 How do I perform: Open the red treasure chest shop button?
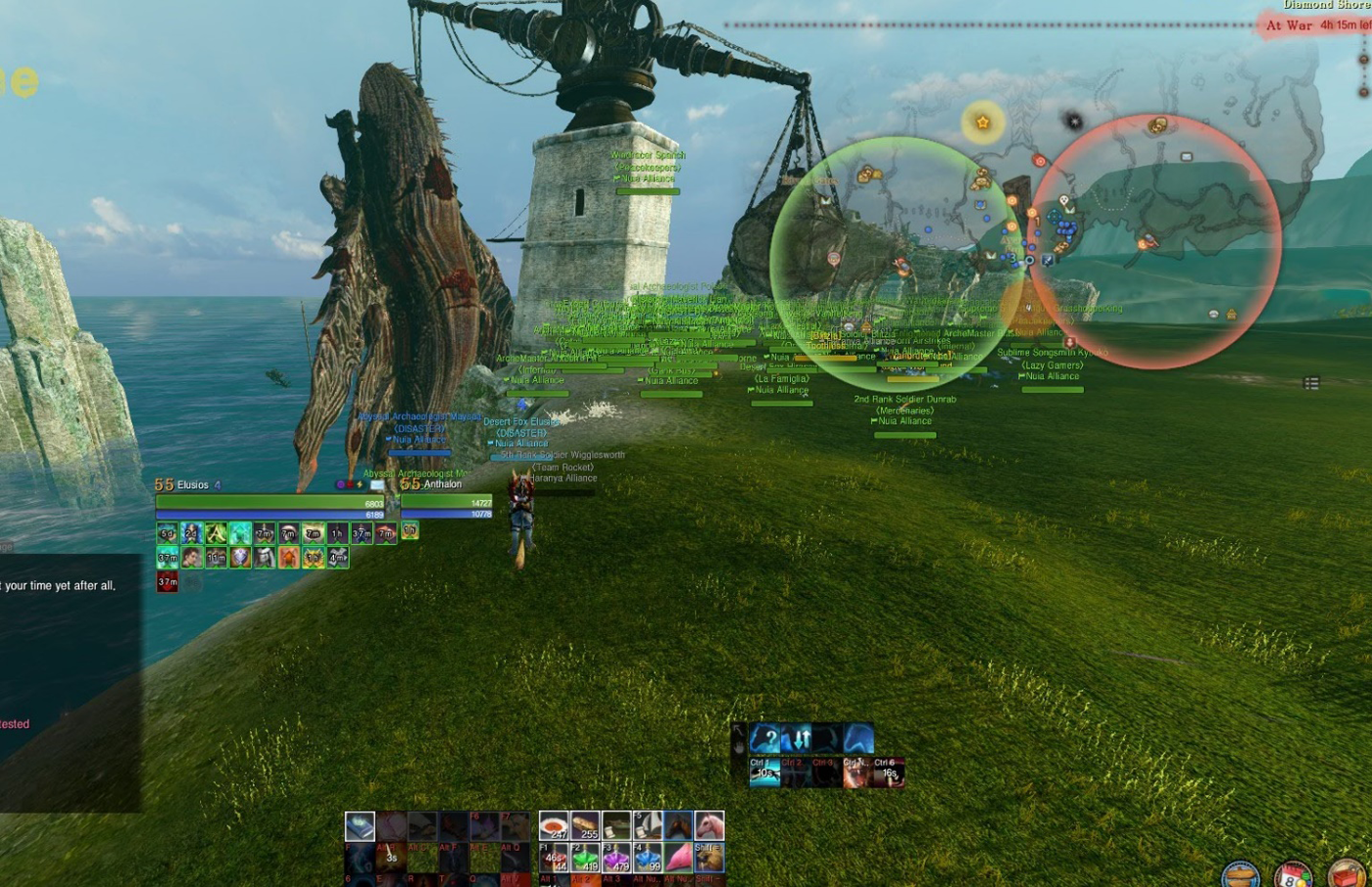pos(1347,875)
